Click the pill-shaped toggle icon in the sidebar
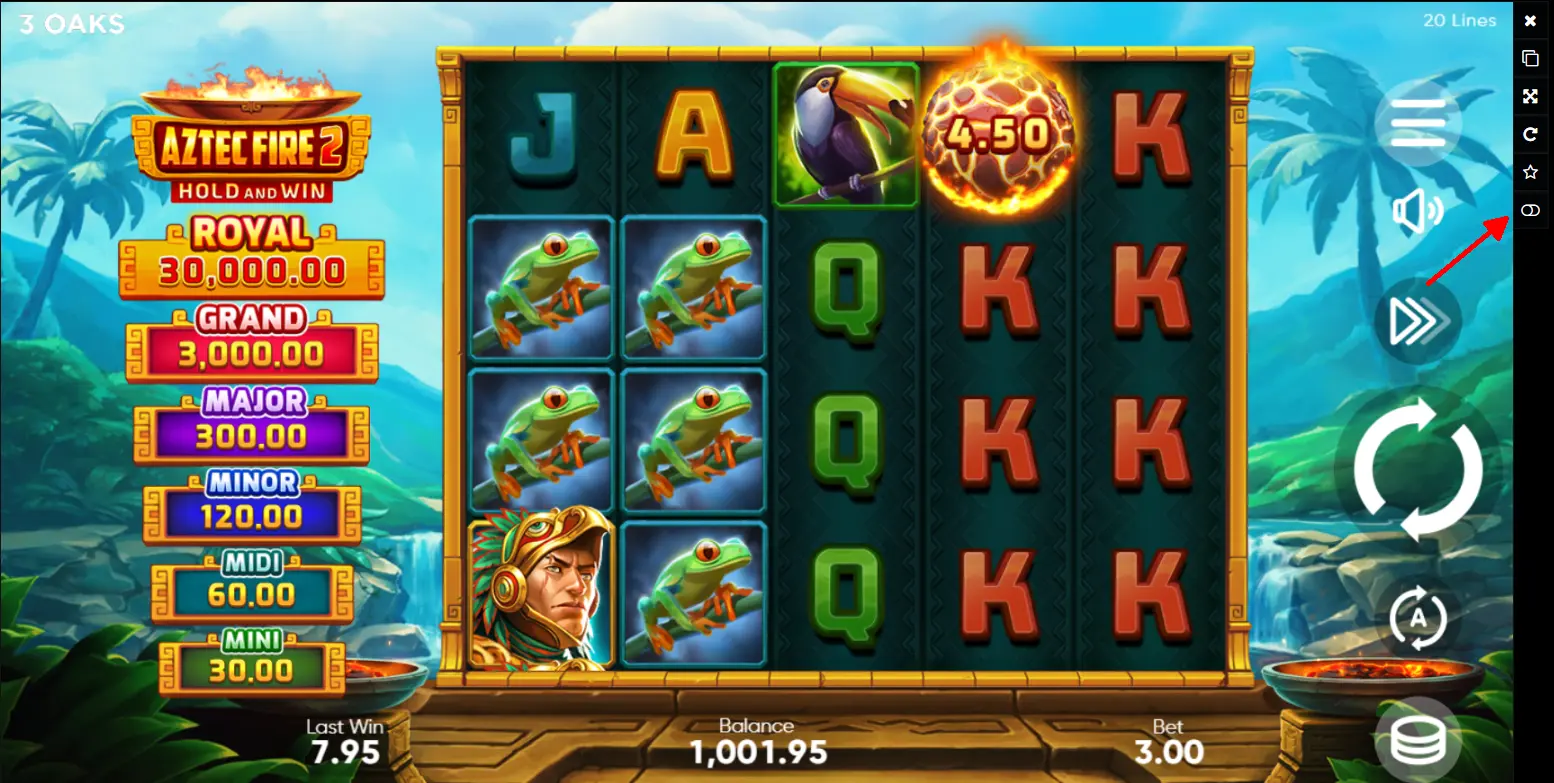 click(1530, 210)
